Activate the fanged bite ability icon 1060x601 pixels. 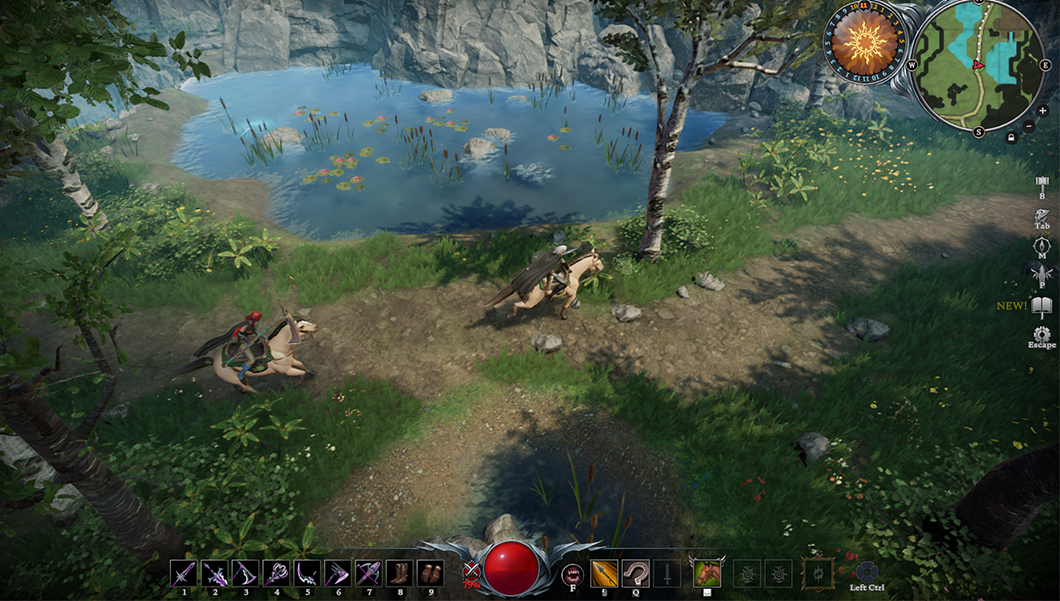[573, 573]
